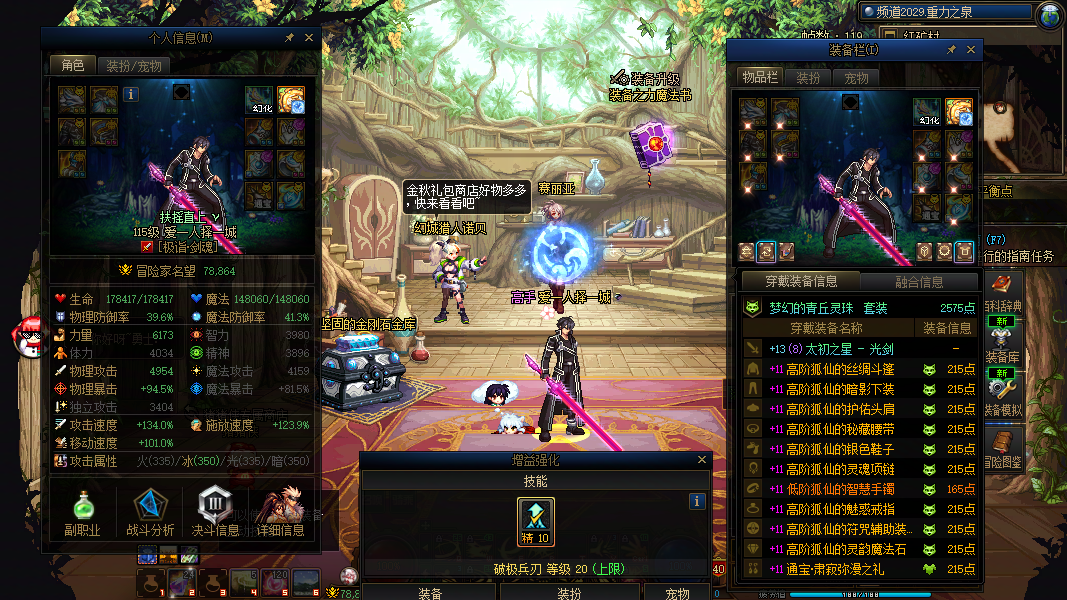The image size is (1067, 600).
Task: Select the 穿戴装备信息 worn equipment tab
Action: pyautogui.click(x=800, y=281)
